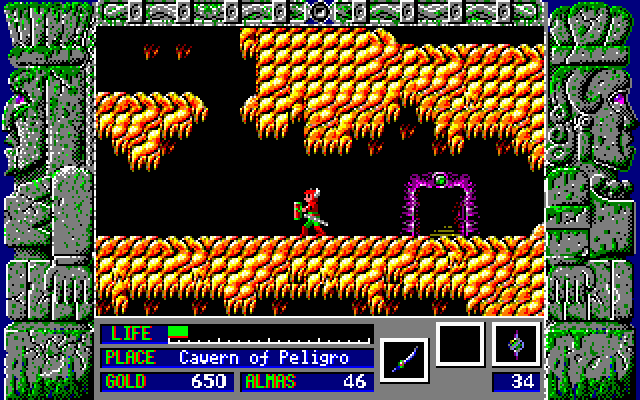640x400 pixels.
Task: Select the spinning crystal magic item slot
Action: (x=516, y=344)
